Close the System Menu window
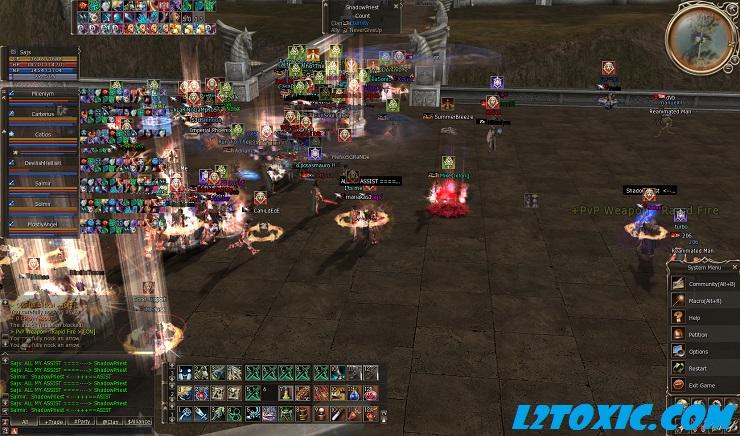 [x=734, y=268]
